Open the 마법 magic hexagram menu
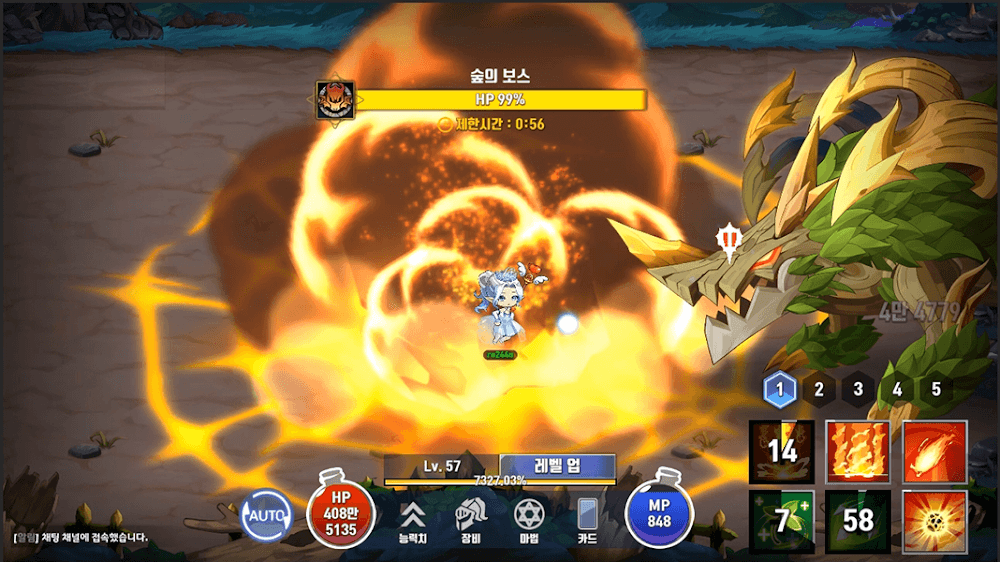 [528, 520]
